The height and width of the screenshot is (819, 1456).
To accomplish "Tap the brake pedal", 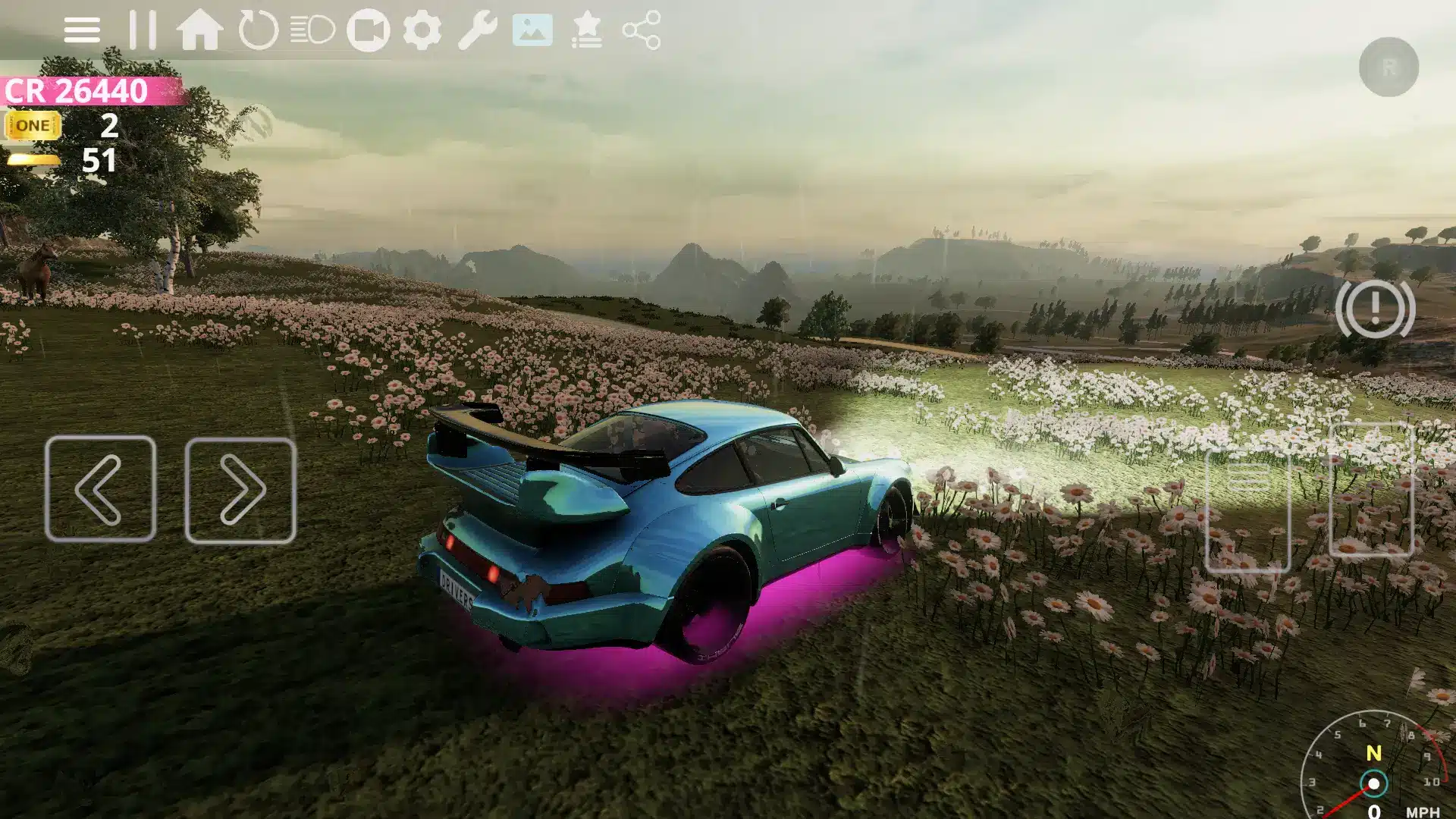I will 1247,508.
